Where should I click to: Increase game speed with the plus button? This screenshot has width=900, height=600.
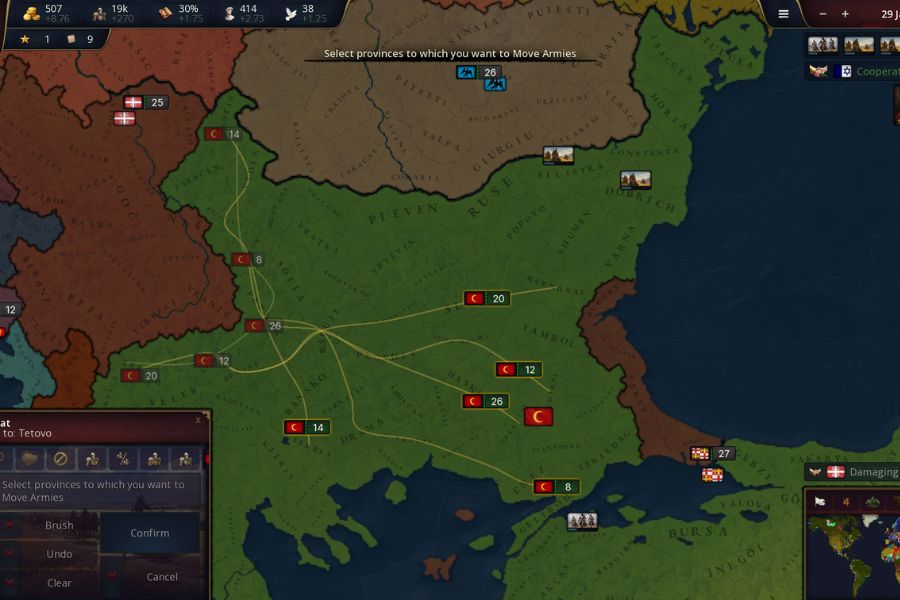[845, 14]
